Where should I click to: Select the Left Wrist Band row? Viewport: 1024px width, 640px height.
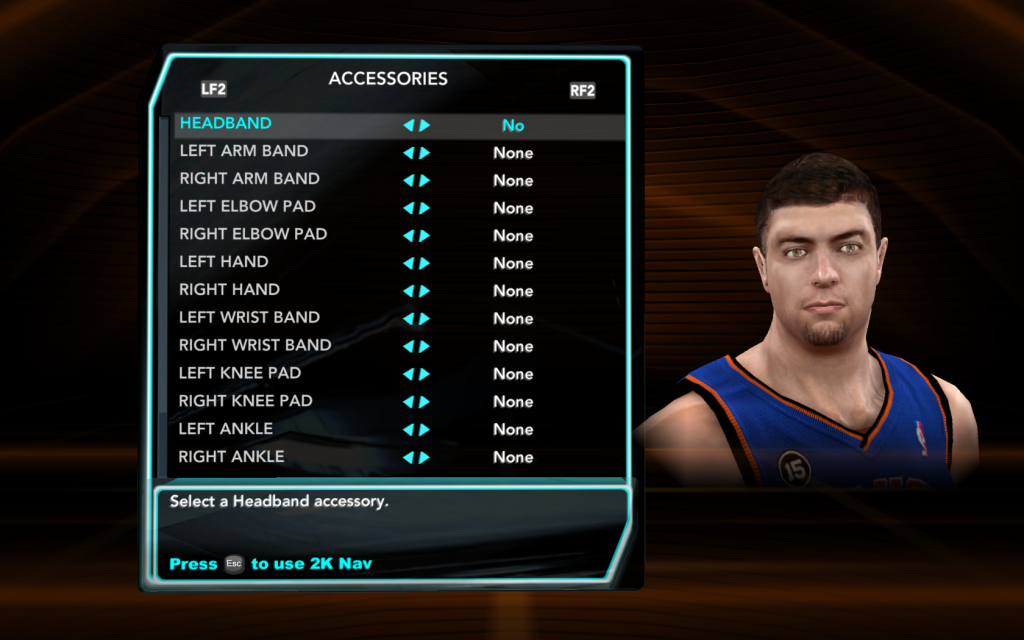[x=250, y=318]
